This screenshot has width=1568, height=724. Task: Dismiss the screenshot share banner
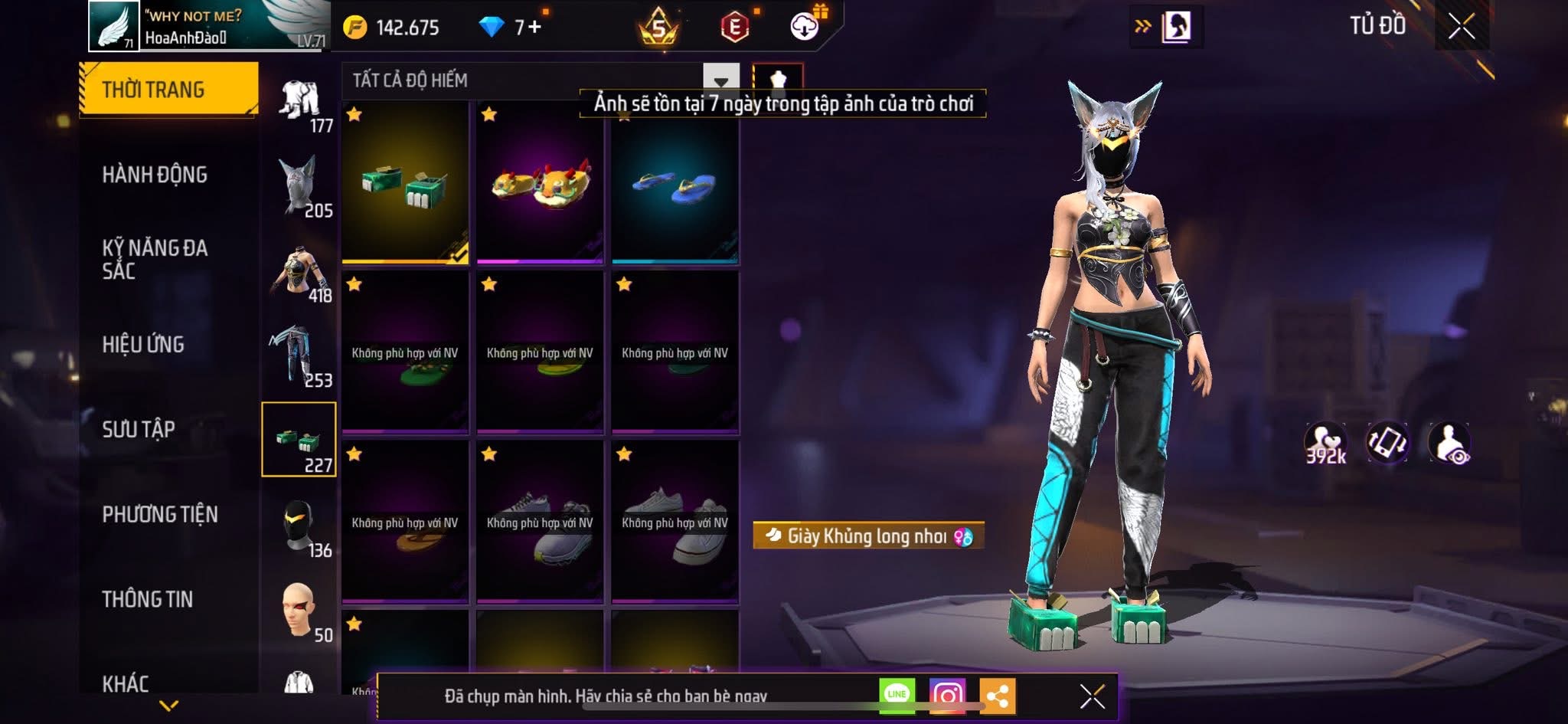pyautogui.click(x=1092, y=696)
